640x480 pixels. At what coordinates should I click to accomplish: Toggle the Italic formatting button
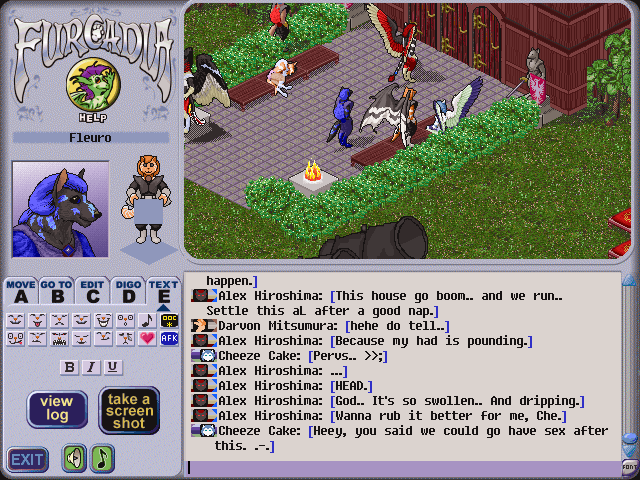pyautogui.click(x=91, y=367)
